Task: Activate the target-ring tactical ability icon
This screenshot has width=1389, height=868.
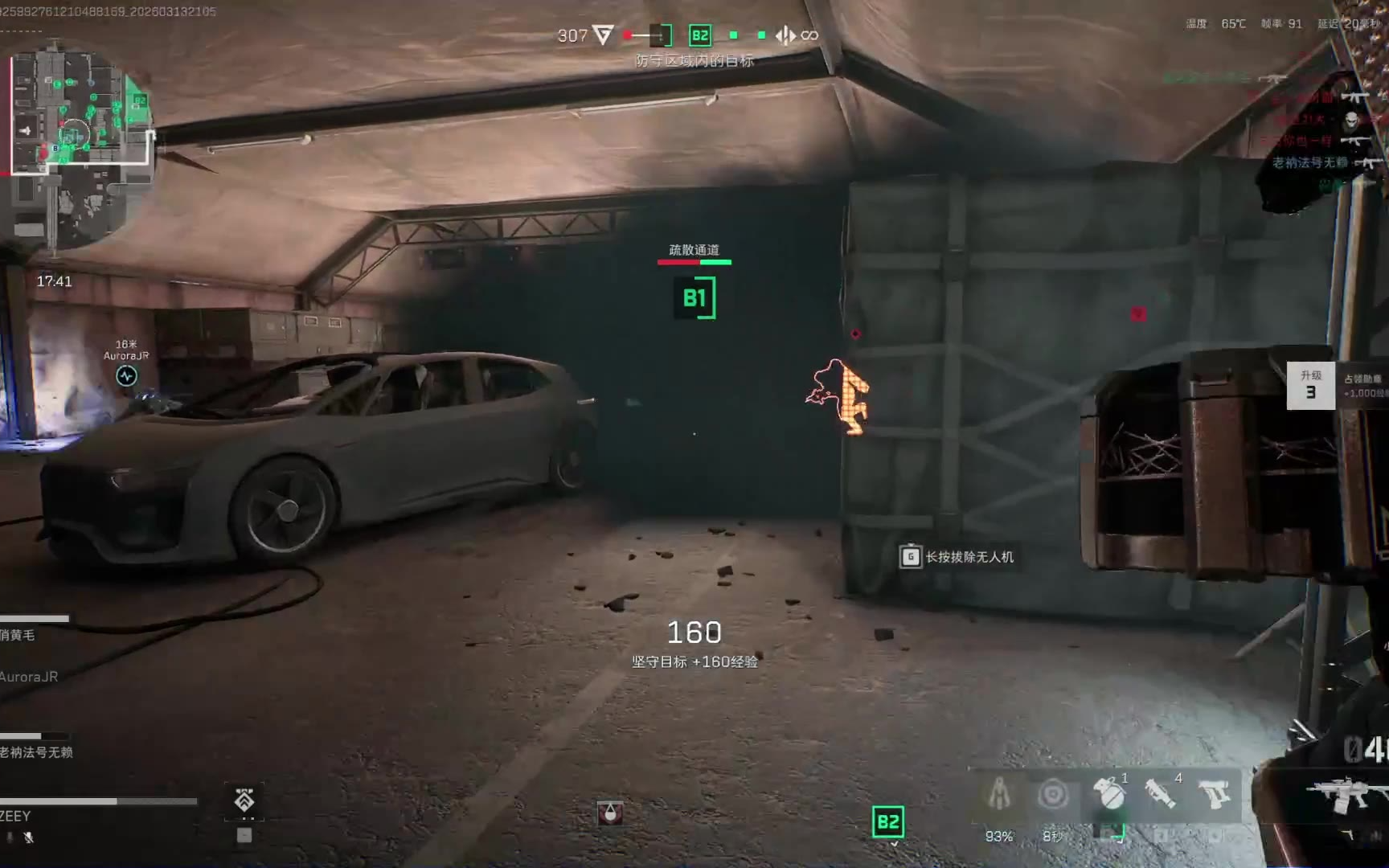Action: pyautogui.click(x=1053, y=795)
